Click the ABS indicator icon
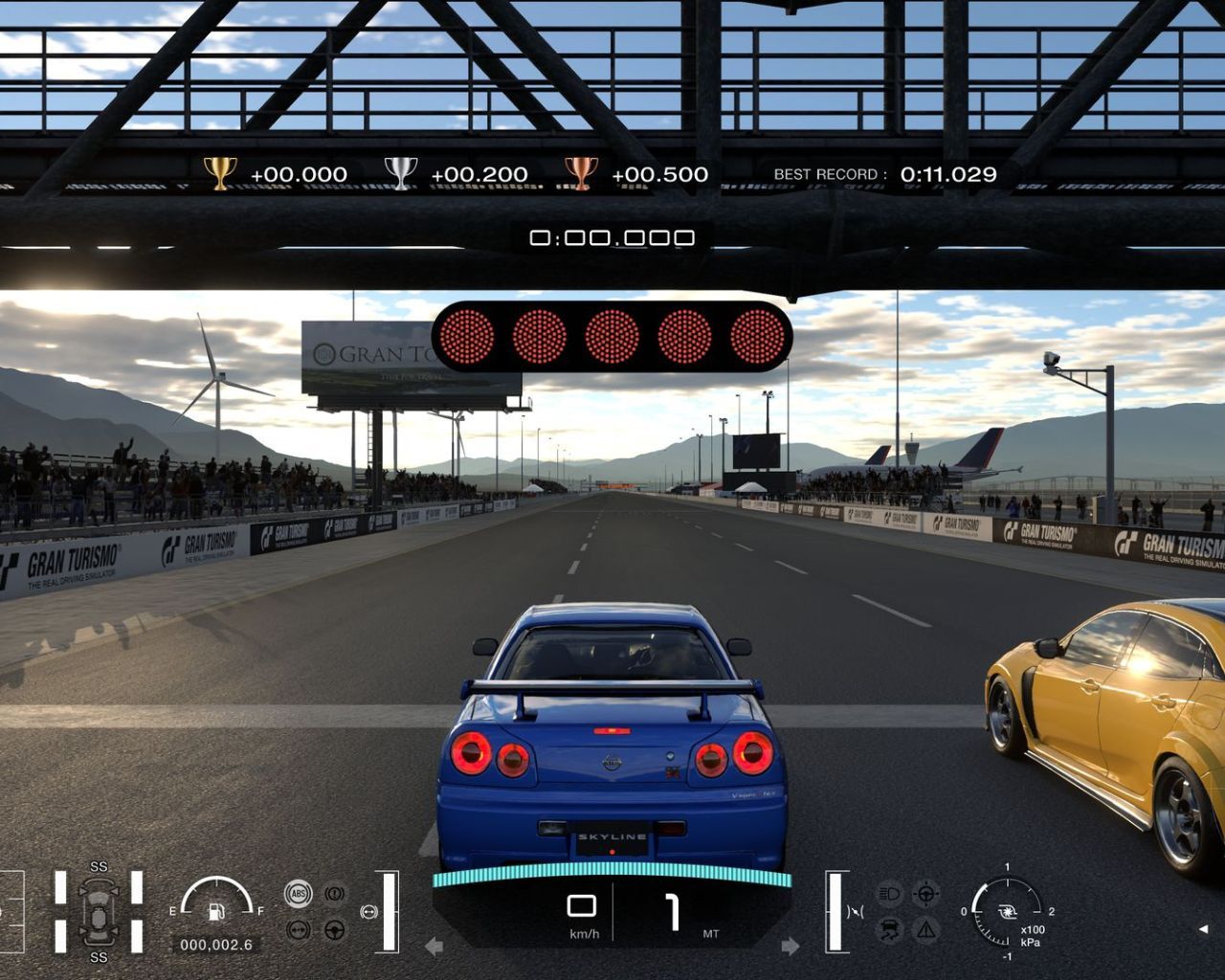 tap(299, 893)
